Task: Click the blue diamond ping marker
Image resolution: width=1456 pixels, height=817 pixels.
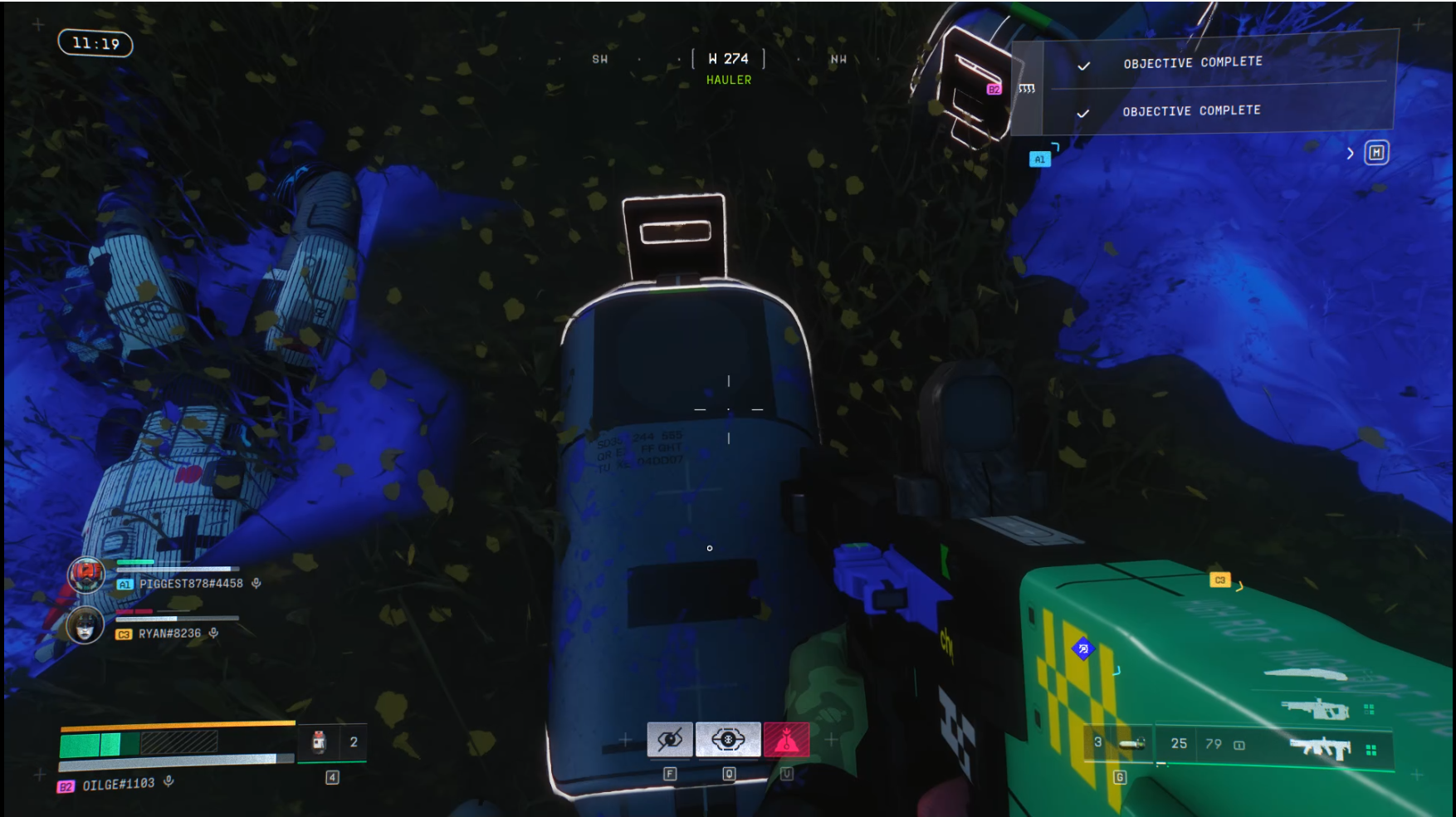Action: coord(1082,648)
